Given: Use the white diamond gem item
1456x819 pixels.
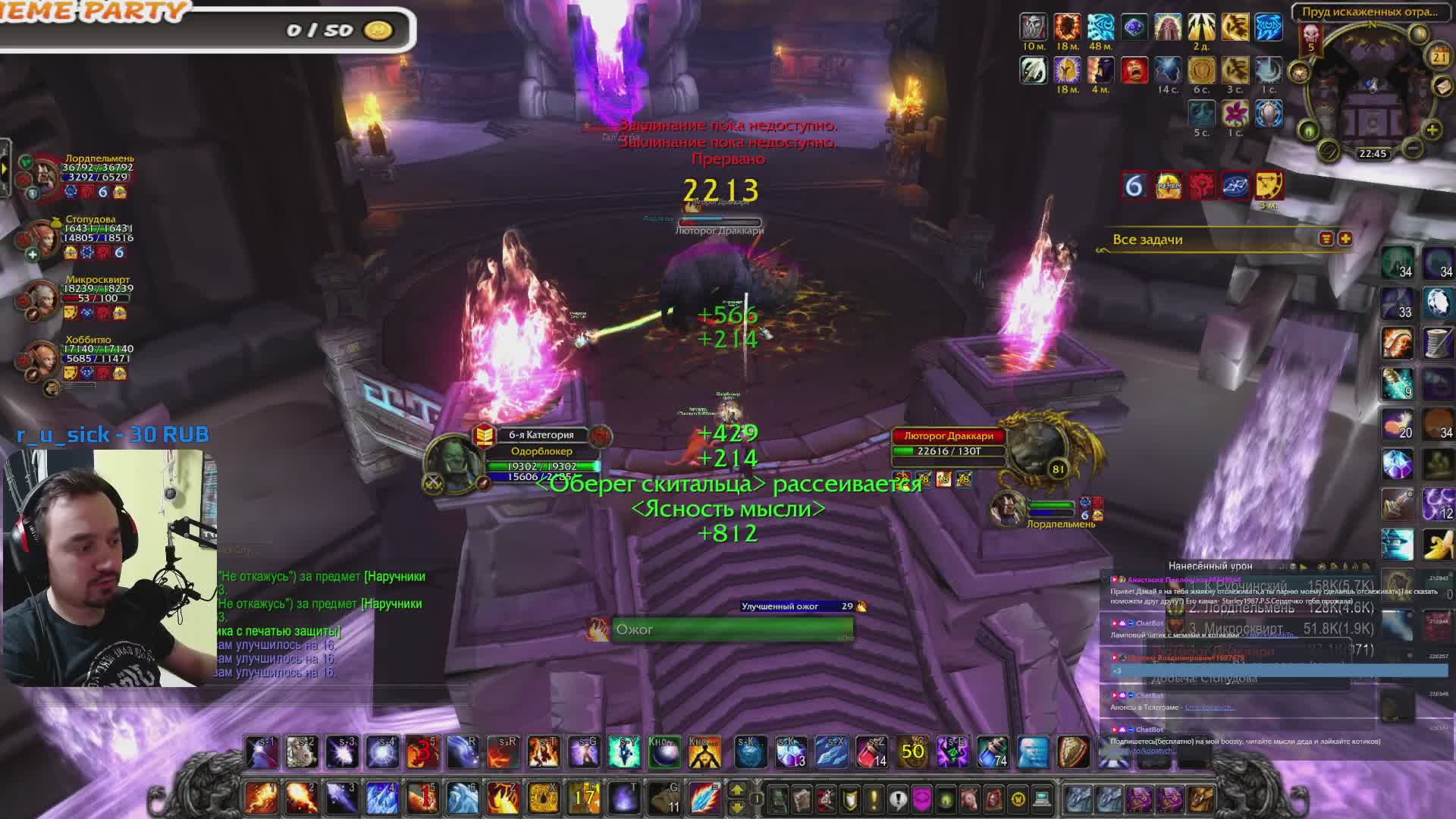Looking at the screenshot, I should (x=1436, y=302).
